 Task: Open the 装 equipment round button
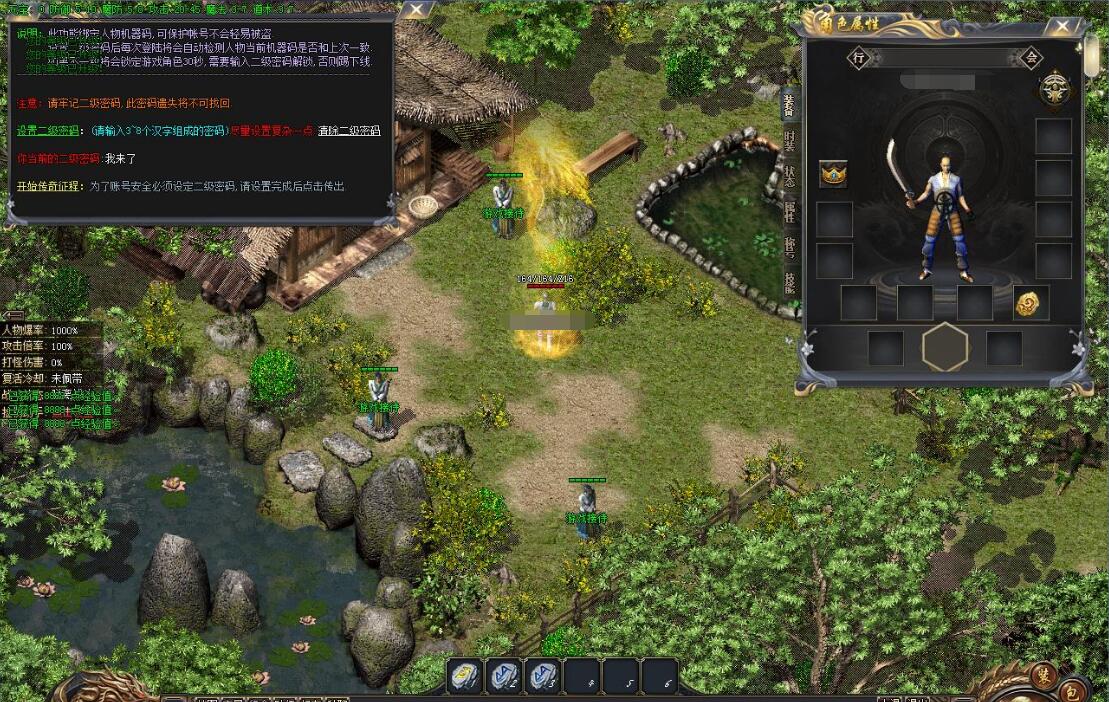point(1045,672)
